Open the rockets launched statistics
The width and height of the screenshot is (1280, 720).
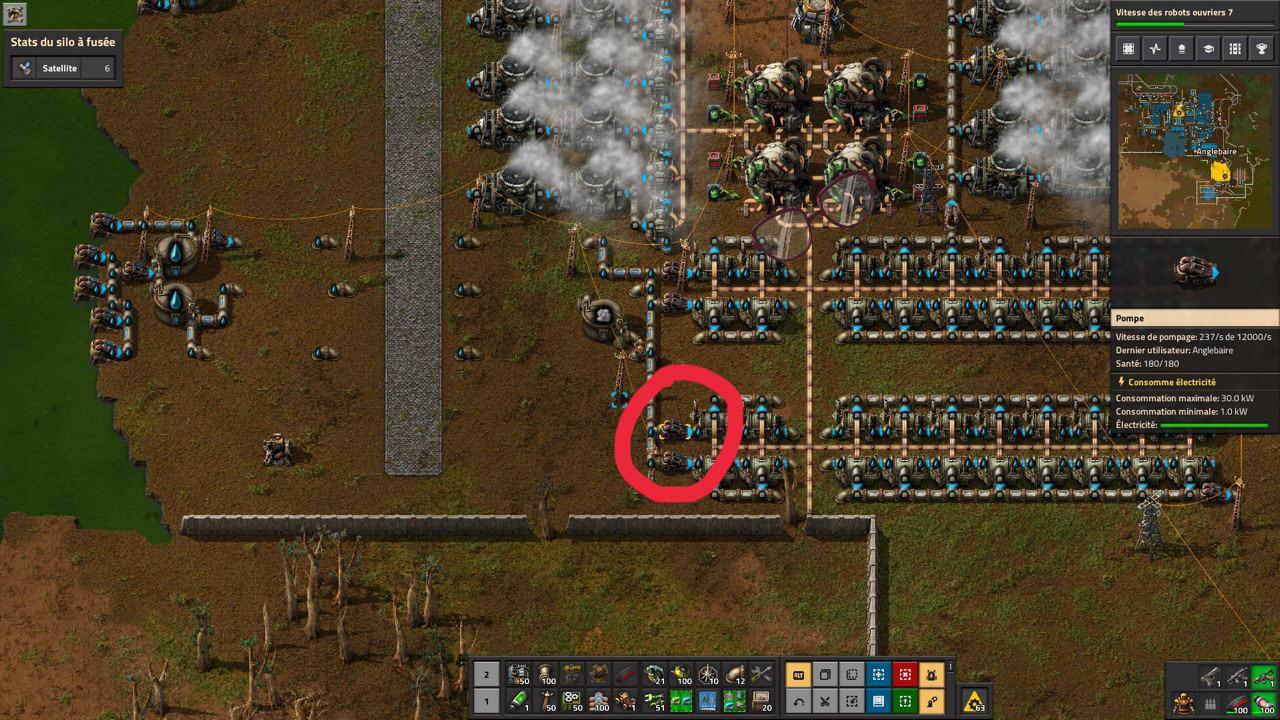tap(1182, 47)
